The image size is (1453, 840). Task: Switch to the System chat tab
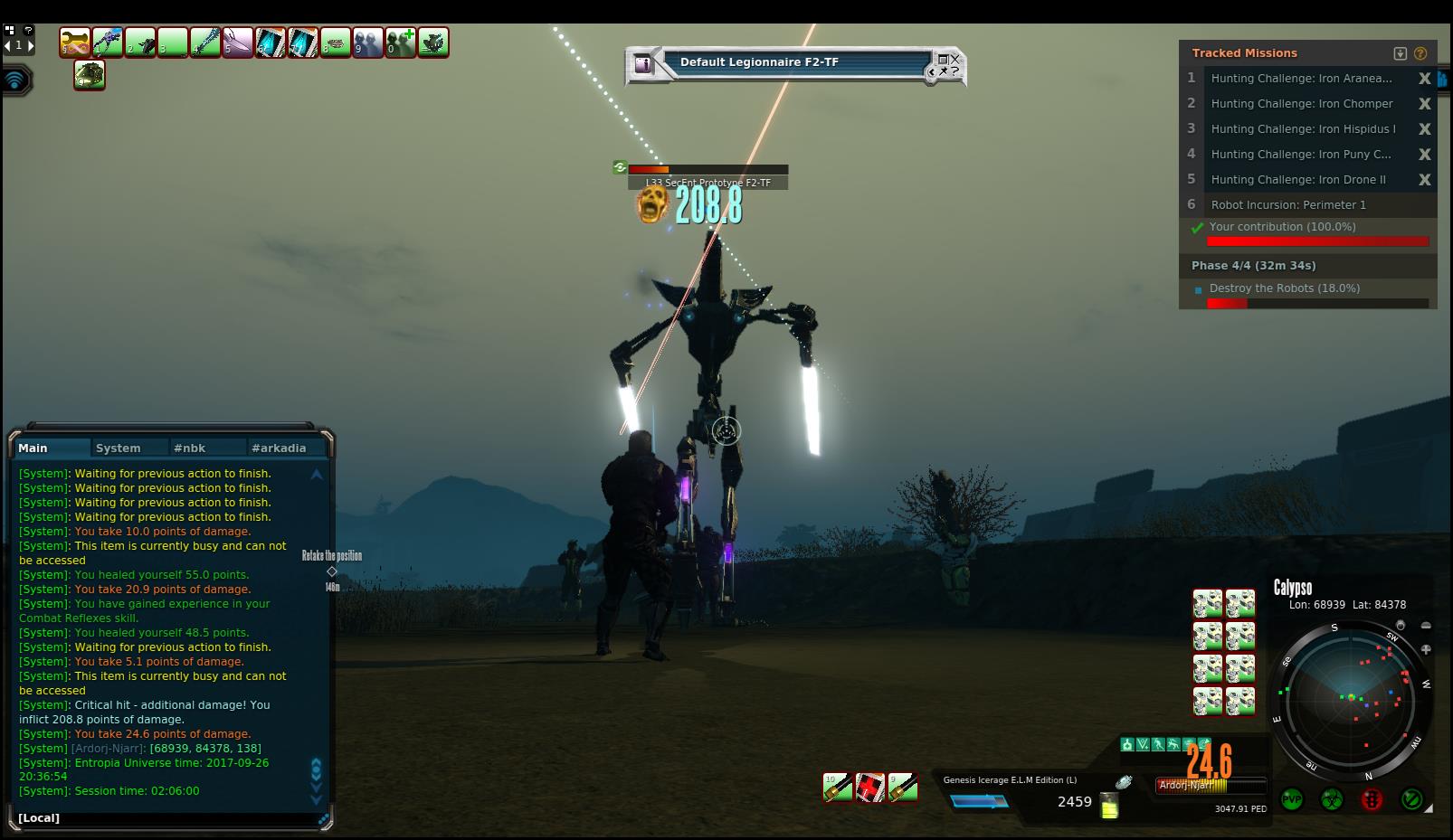click(119, 448)
